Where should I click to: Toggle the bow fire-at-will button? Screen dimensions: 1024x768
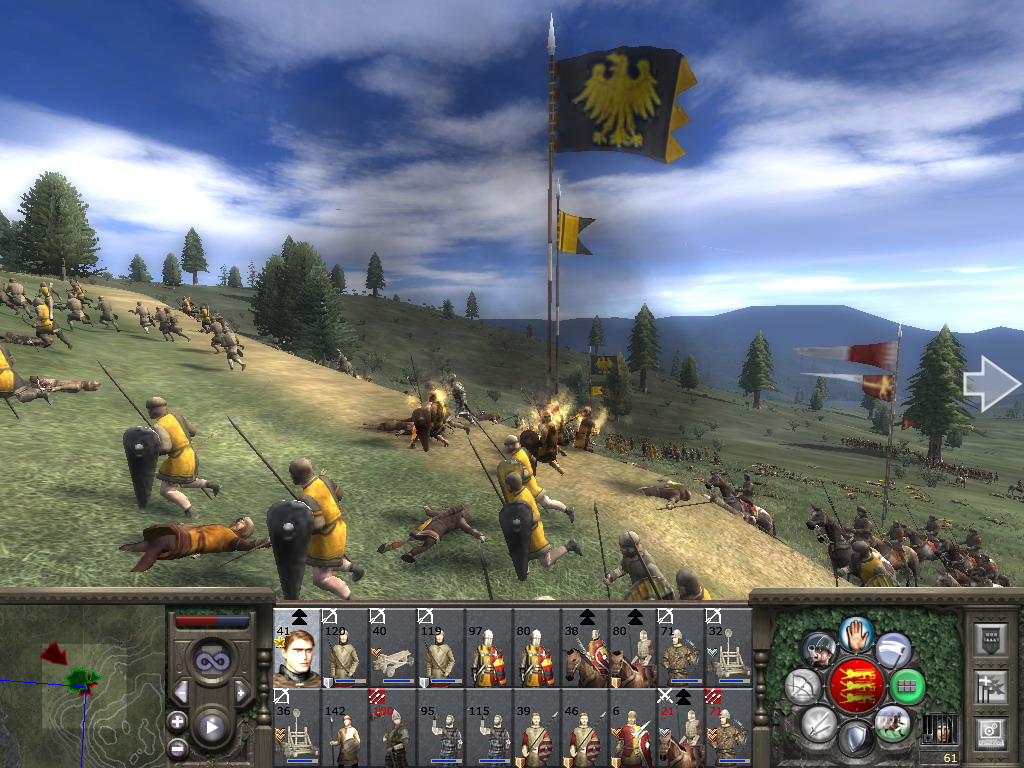[803, 686]
